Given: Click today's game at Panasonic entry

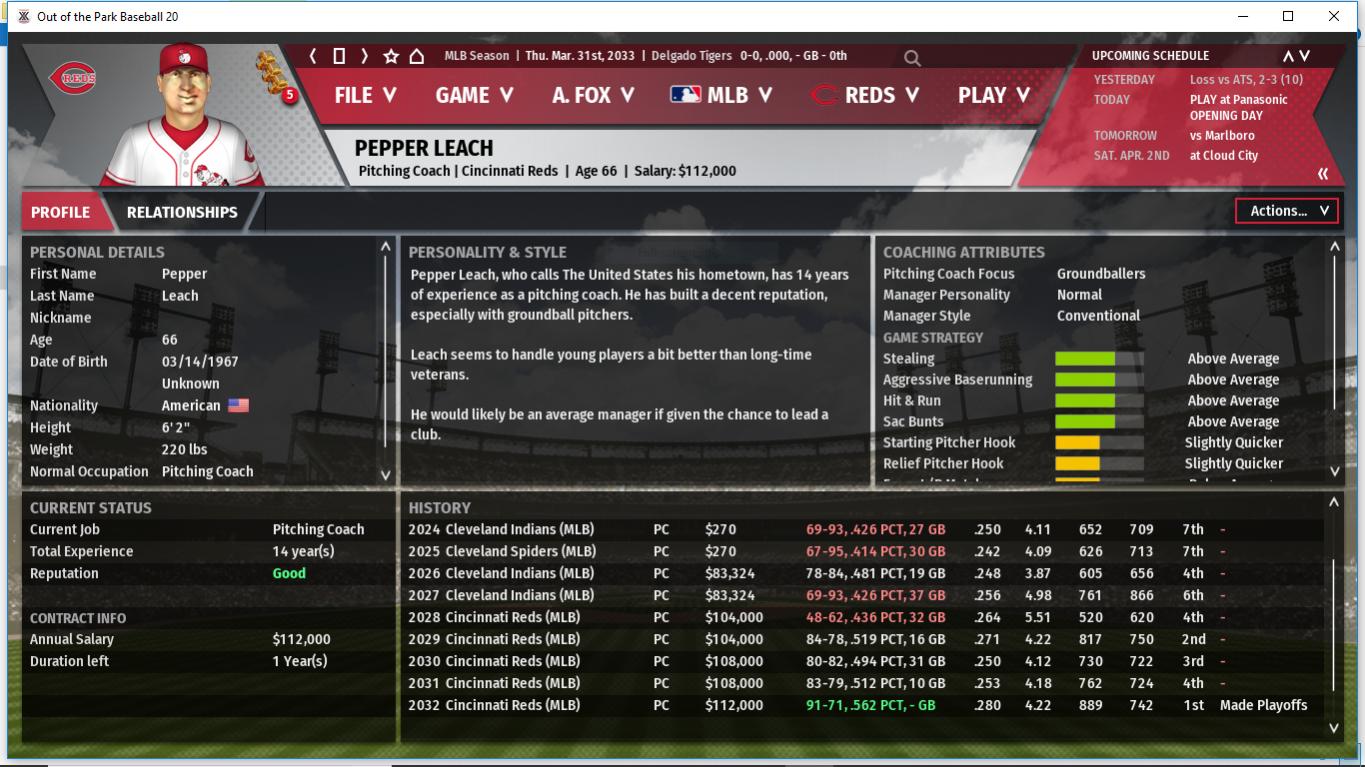Looking at the screenshot, I should click(1238, 99).
